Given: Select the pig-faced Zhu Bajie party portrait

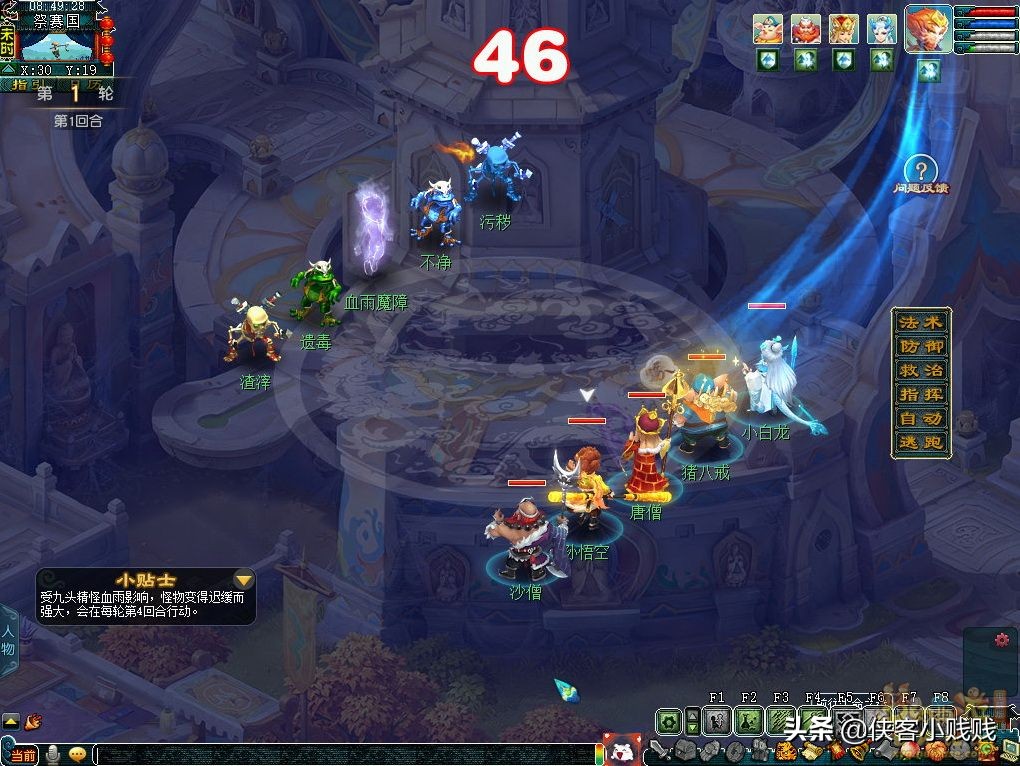Looking at the screenshot, I should click(x=768, y=29).
